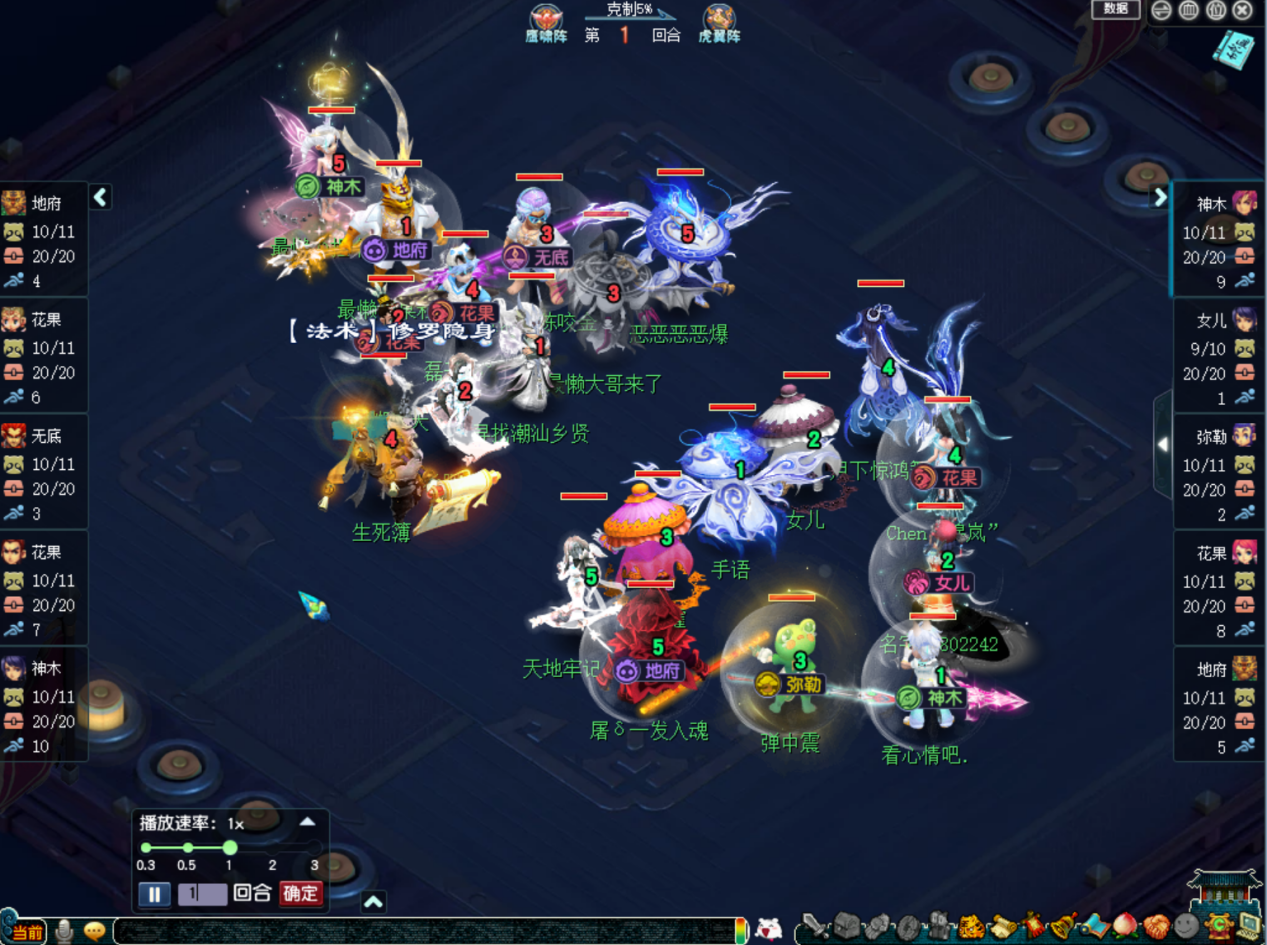
Task: Open the cyan secret book icon
Action: (x=1234, y=47)
